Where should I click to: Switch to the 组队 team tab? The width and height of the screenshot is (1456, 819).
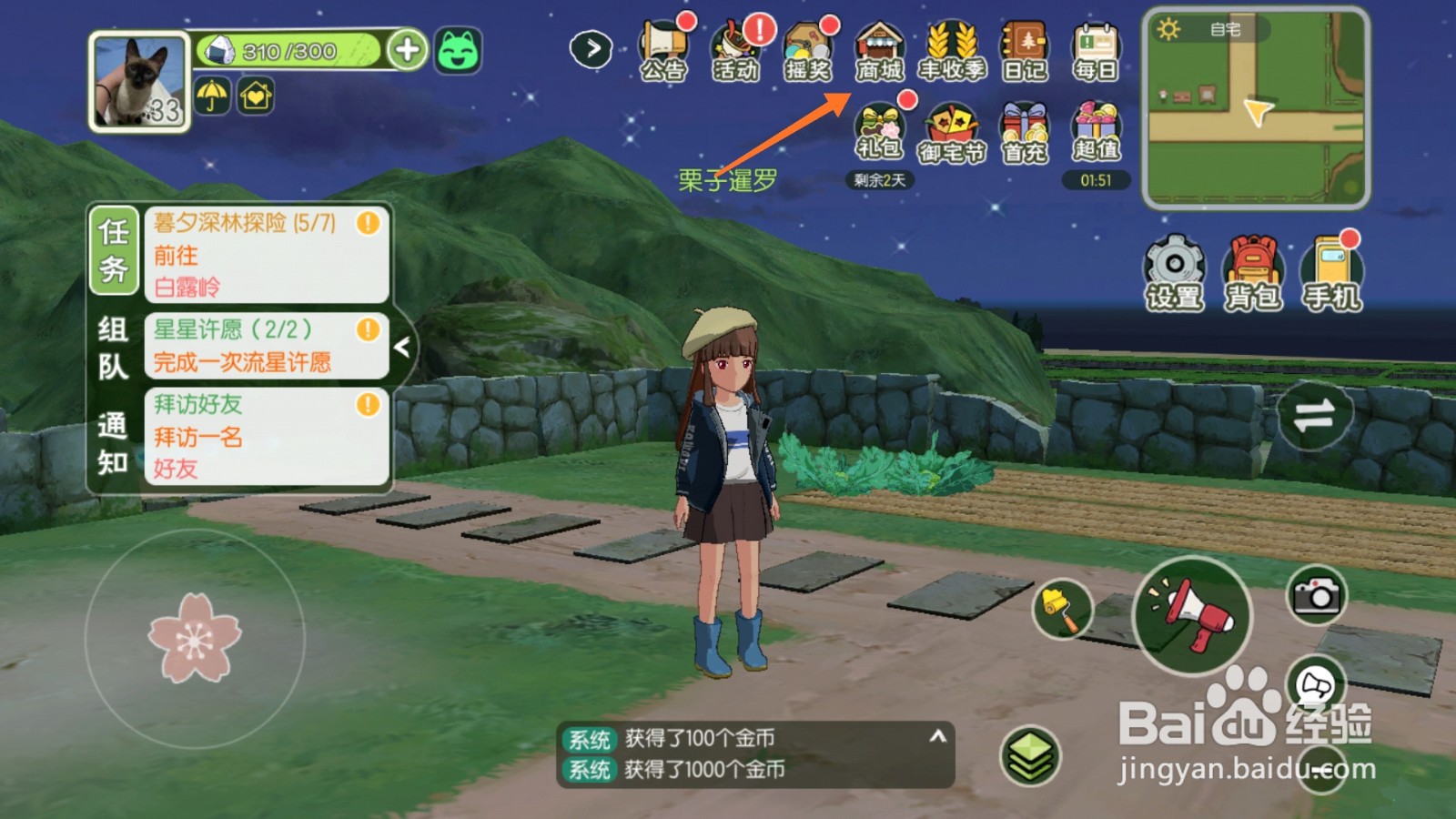click(113, 348)
